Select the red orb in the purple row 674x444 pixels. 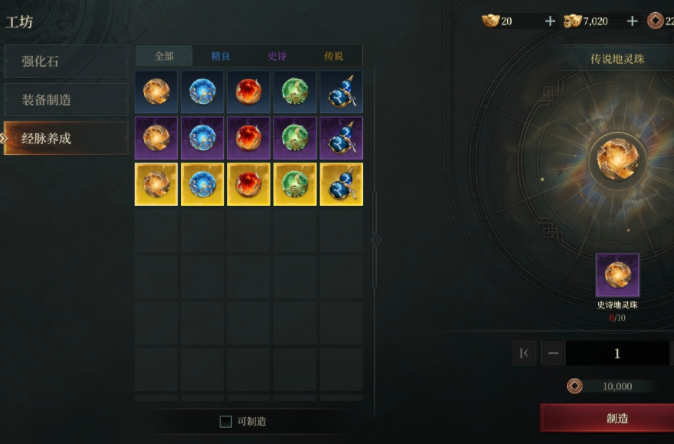point(249,138)
